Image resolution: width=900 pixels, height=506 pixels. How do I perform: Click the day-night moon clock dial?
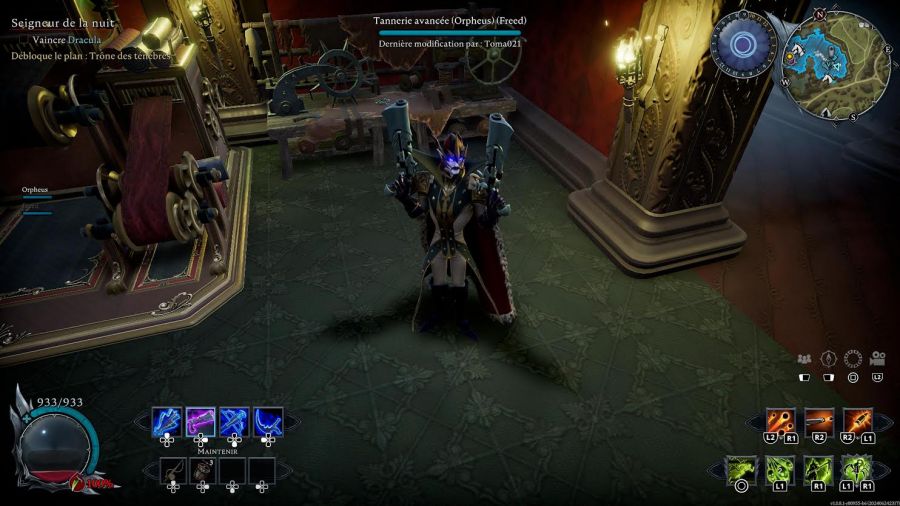pos(743,45)
